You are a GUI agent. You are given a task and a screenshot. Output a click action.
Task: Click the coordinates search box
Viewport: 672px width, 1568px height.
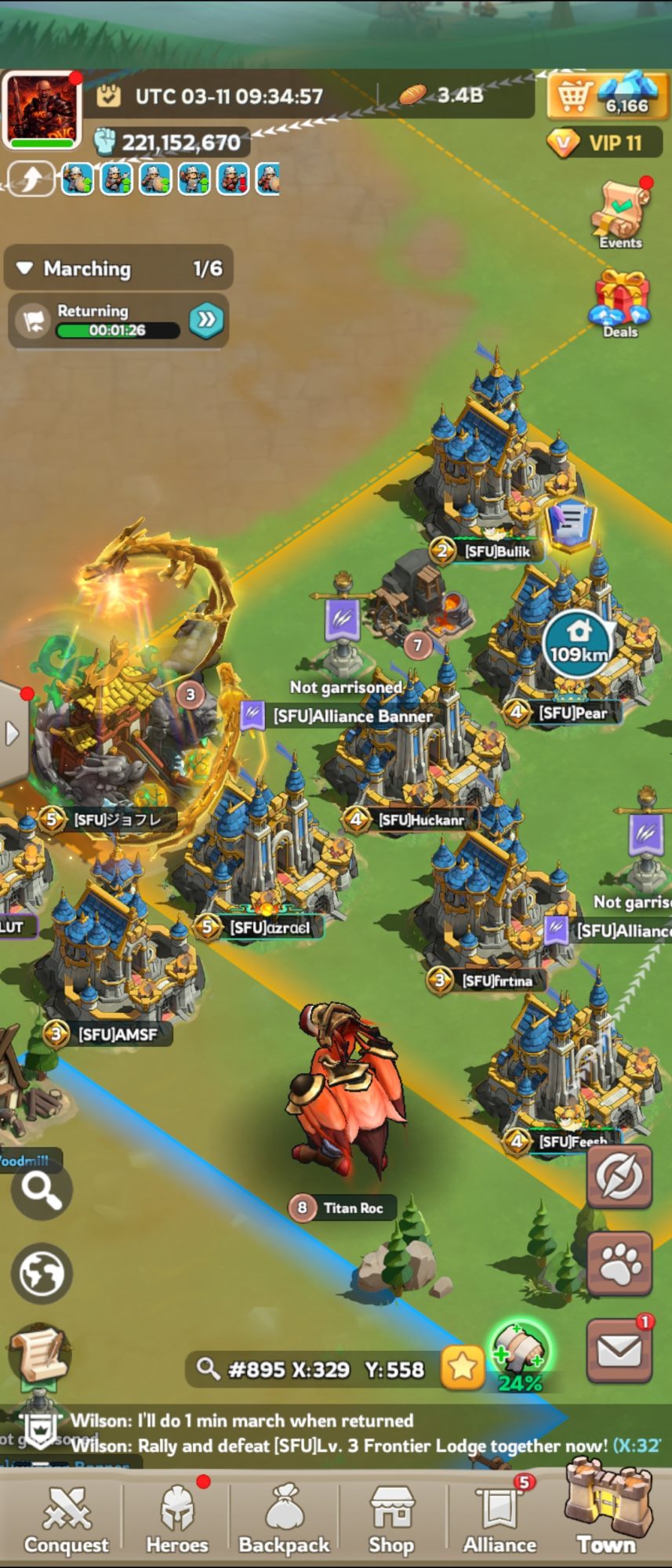pos(314,1369)
